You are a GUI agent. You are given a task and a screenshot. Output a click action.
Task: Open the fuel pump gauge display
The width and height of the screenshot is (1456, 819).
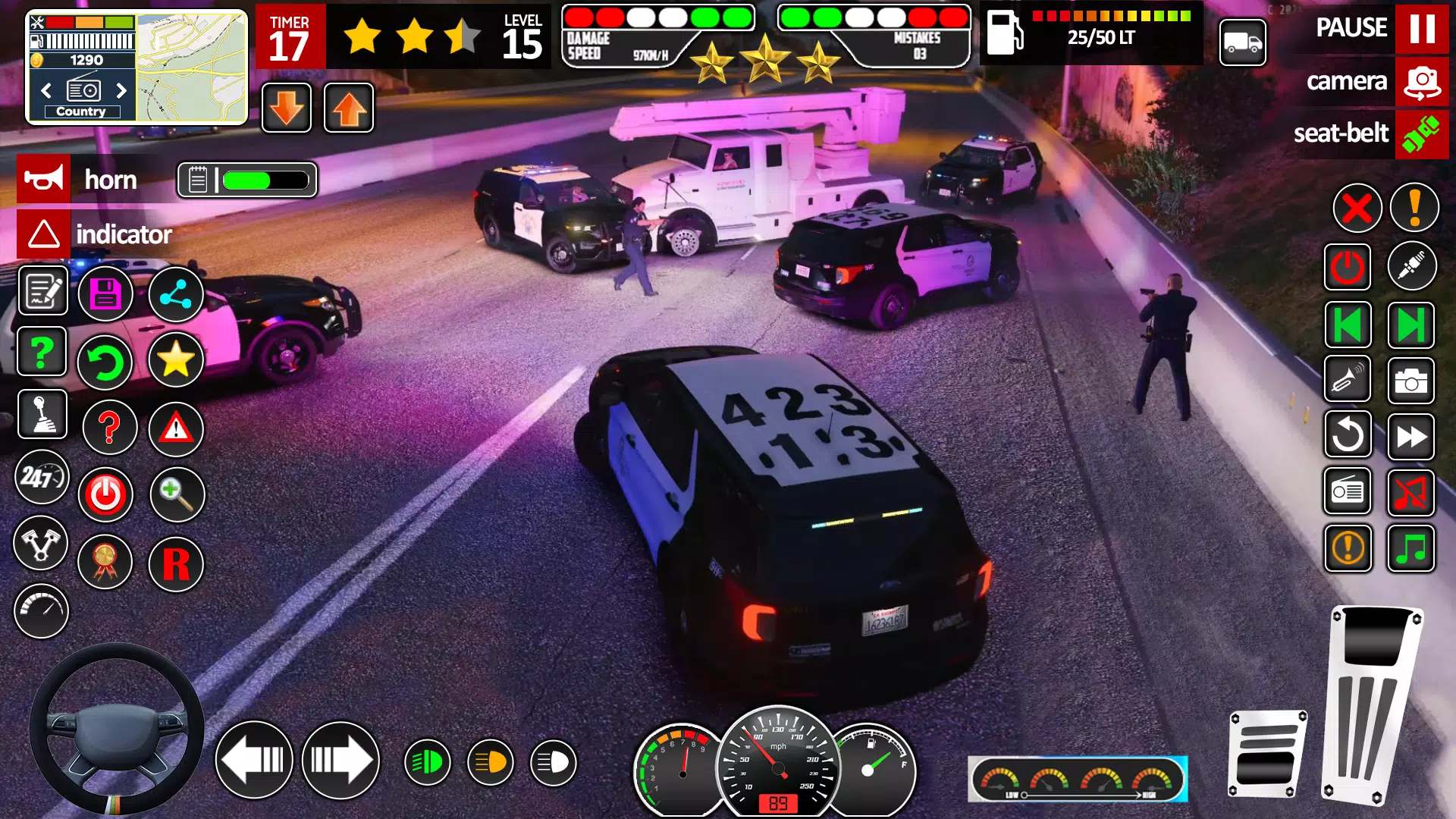pos(1092,34)
